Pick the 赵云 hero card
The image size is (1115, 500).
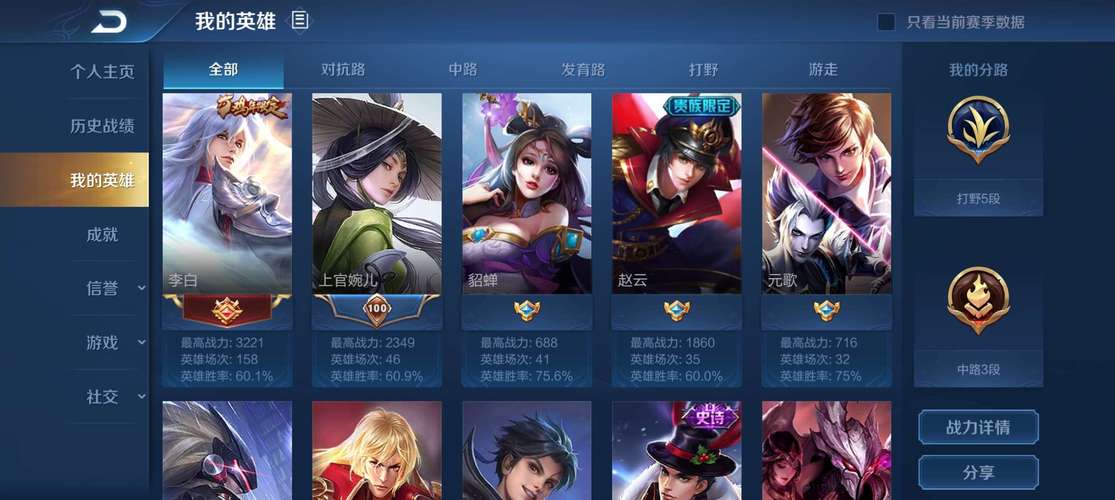click(677, 200)
